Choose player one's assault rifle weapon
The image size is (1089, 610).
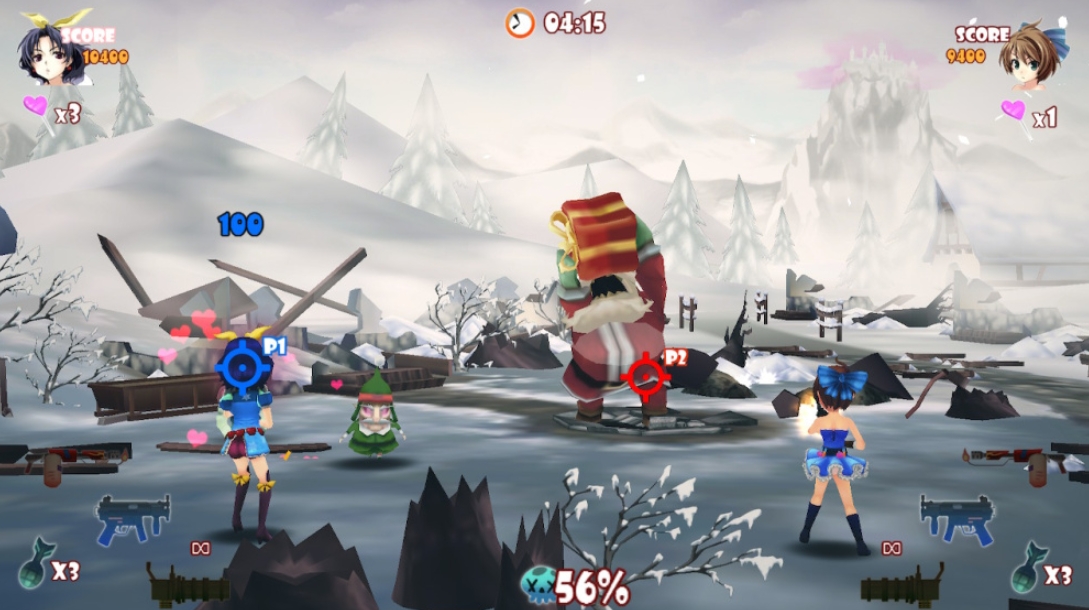pyautogui.click(x=66, y=461)
